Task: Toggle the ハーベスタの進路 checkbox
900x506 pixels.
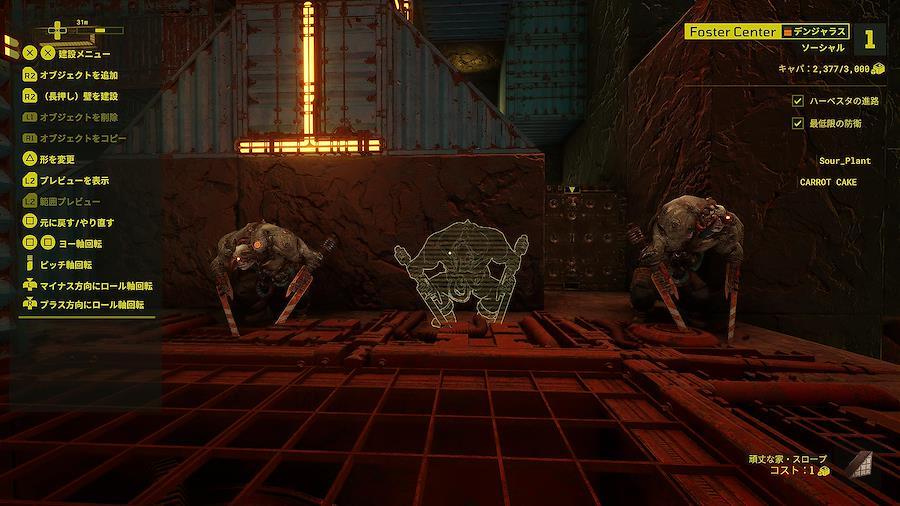Action: (x=797, y=101)
